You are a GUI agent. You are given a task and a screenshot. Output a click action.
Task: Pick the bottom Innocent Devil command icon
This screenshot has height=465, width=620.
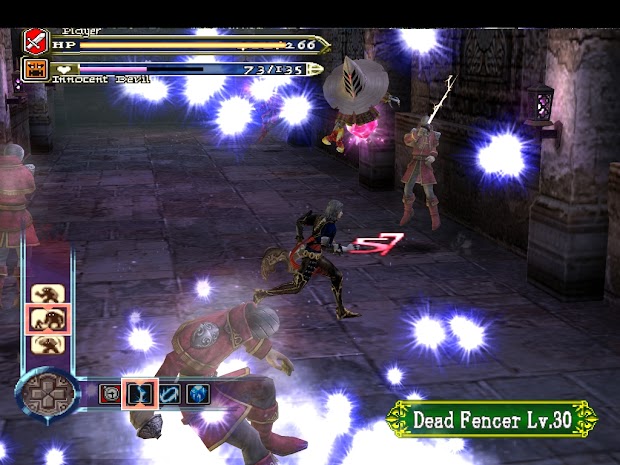pyautogui.click(x=43, y=344)
